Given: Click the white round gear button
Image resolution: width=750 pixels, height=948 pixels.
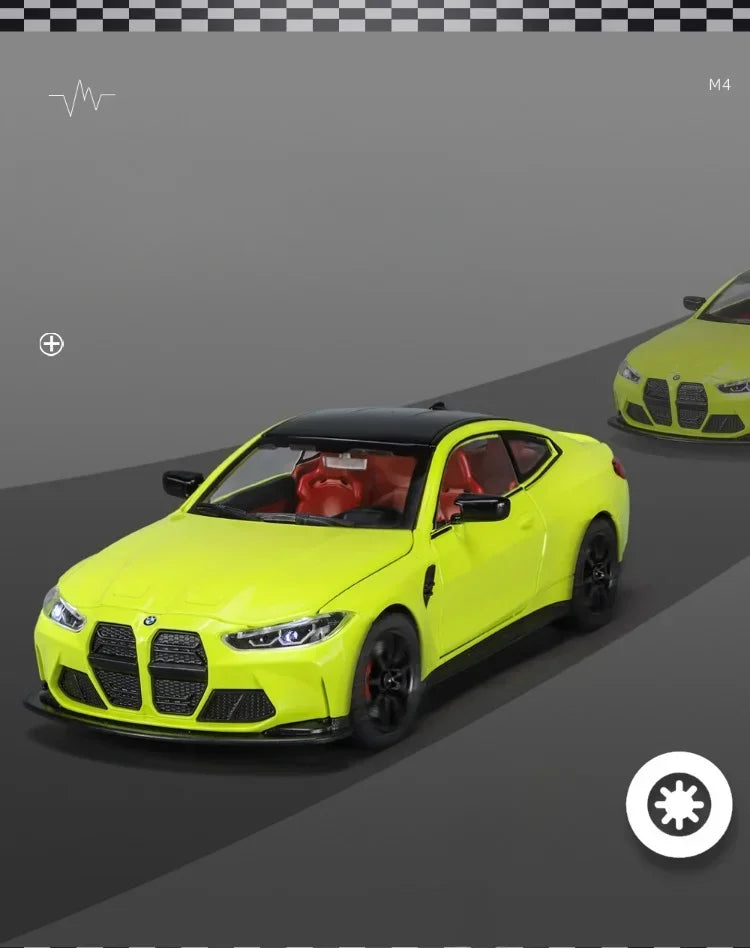Looking at the screenshot, I should click(679, 804).
